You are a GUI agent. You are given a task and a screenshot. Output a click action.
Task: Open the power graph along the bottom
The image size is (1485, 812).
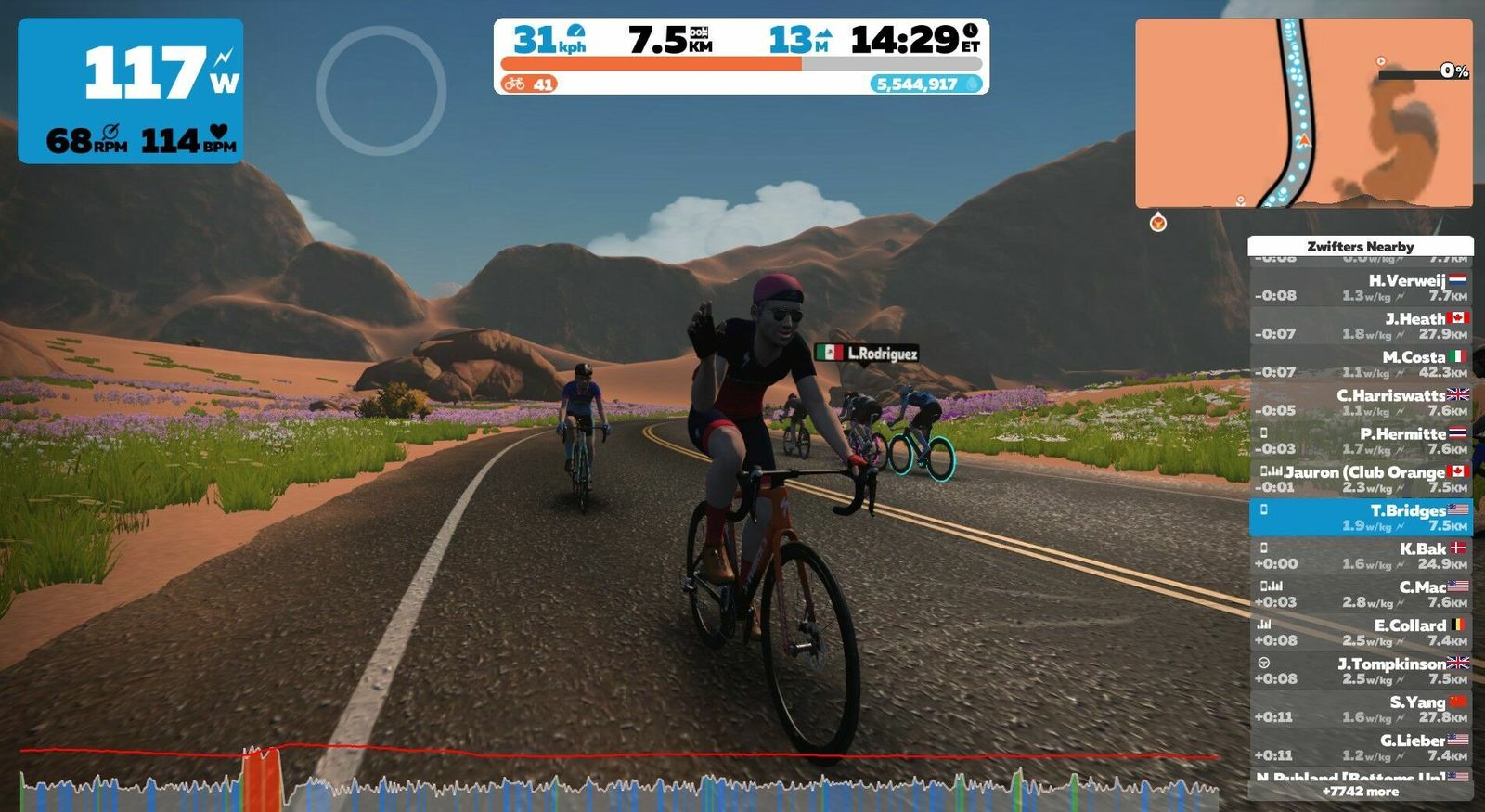tap(619, 780)
